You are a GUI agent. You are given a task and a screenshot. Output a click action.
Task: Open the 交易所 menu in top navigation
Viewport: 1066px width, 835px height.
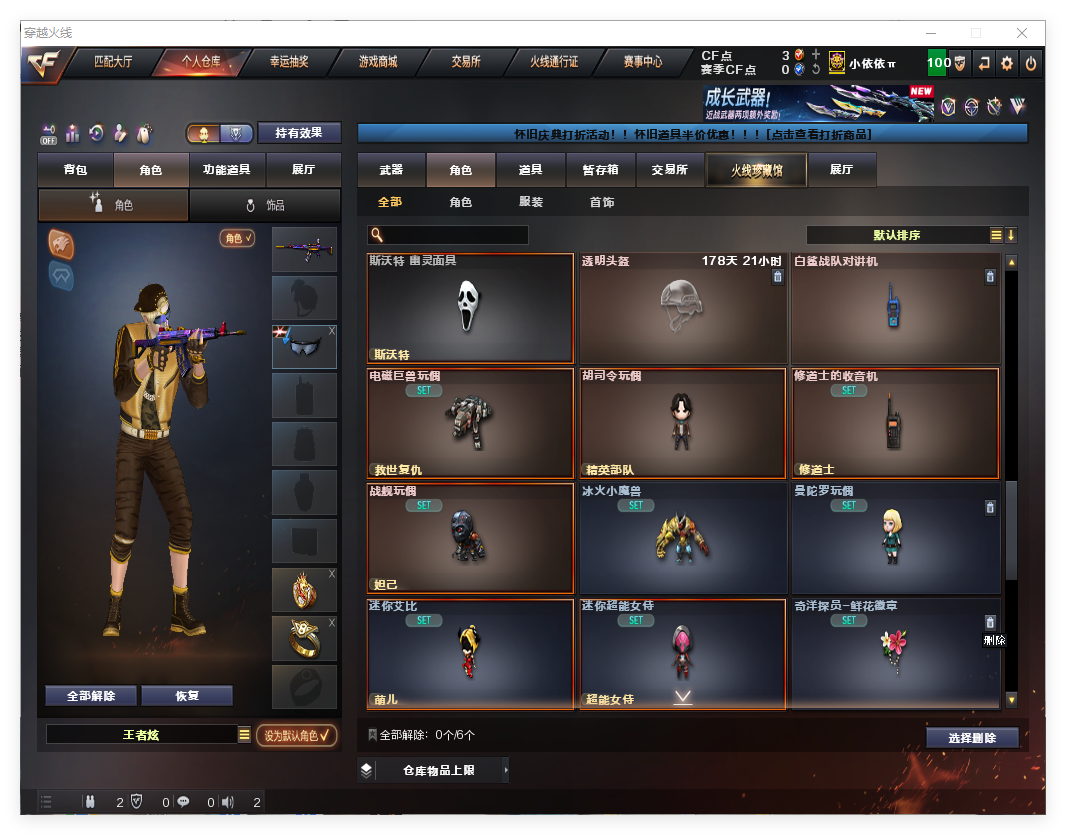point(466,62)
